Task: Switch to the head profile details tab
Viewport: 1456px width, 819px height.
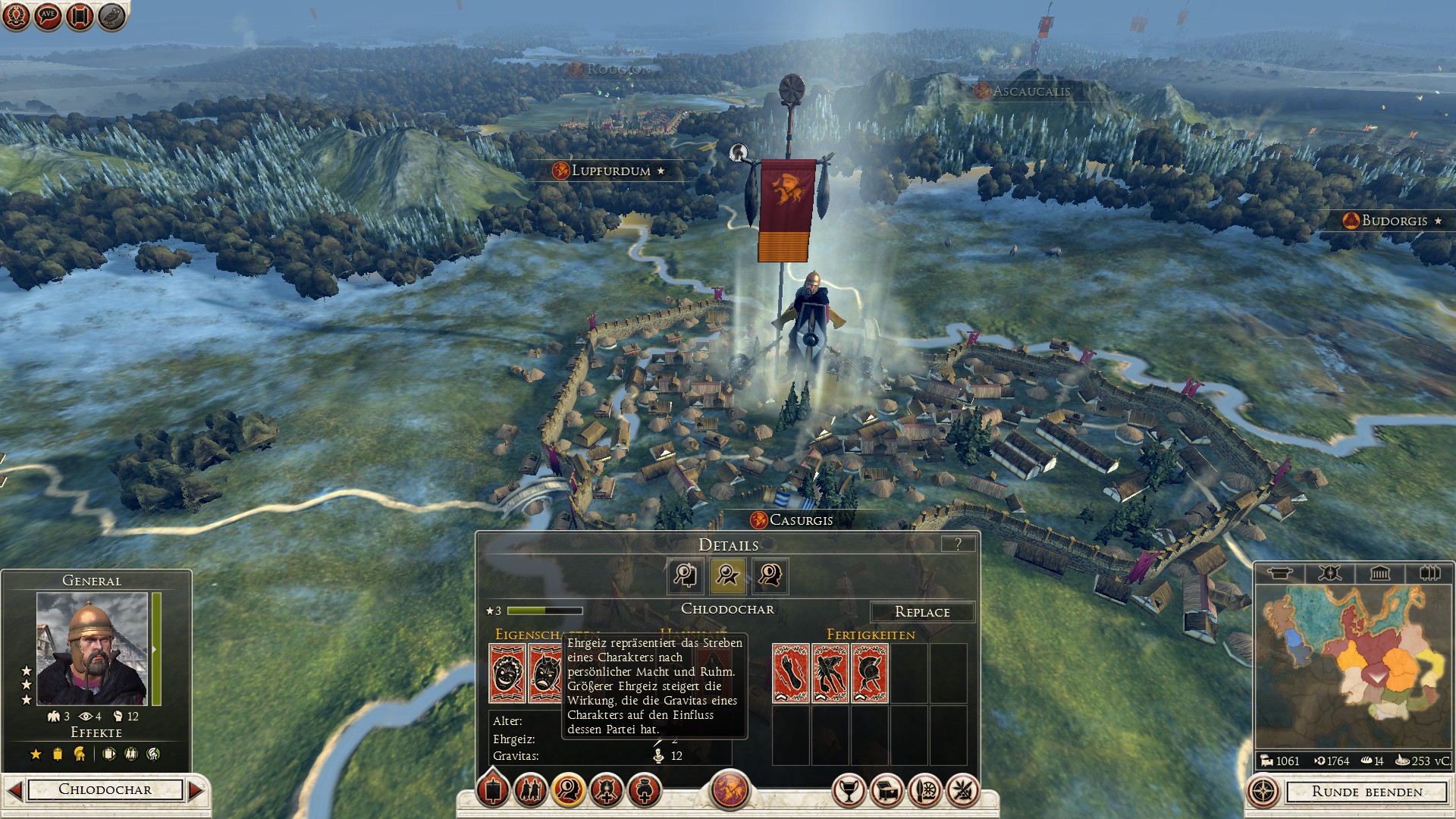Action: tap(770, 576)
